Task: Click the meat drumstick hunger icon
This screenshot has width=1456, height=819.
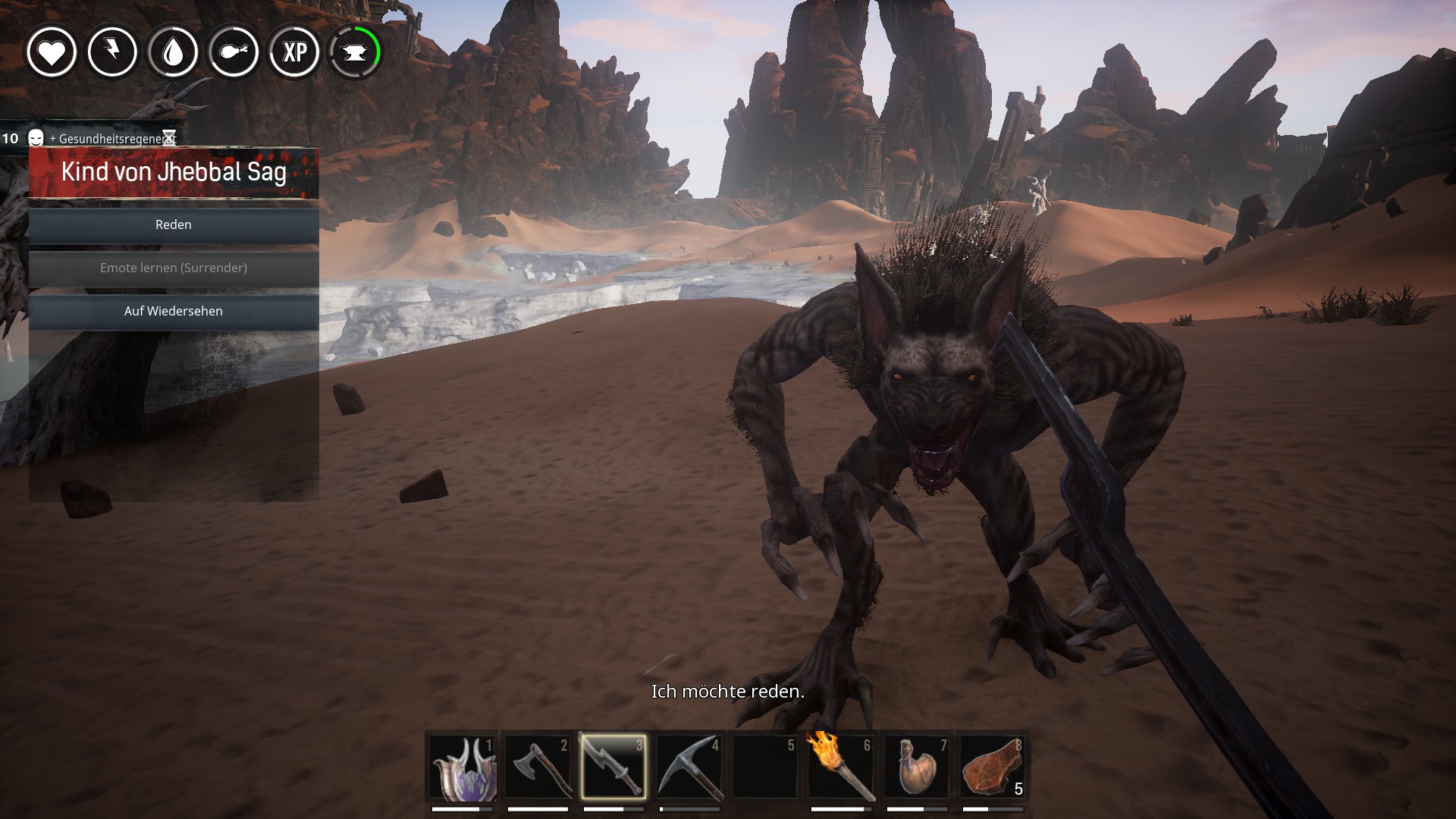Action: click(x=234, y=52)
